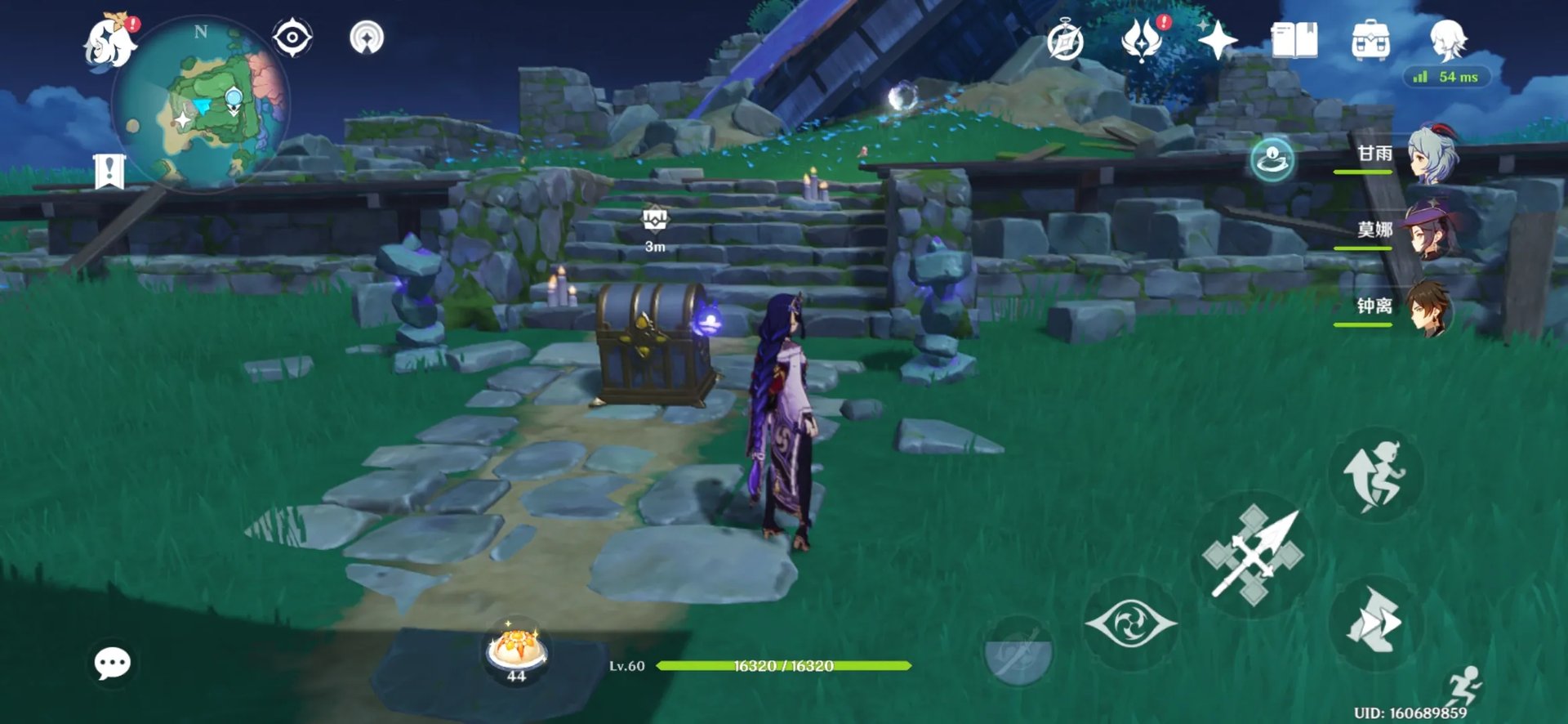Image resolution: width=1568 pixels, height=724 pixels.
Task: Open the chat speech bubble
Action: pos(112,663)
